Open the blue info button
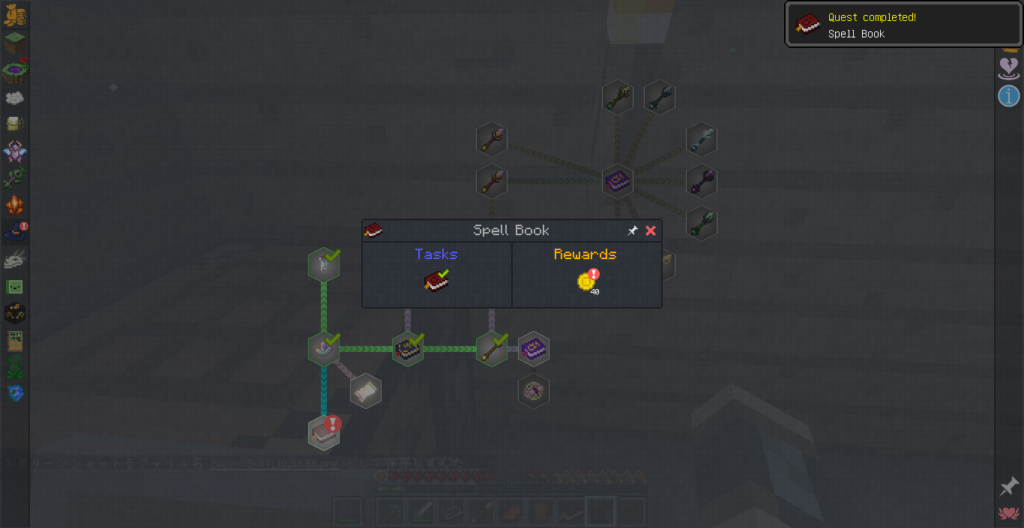Viewport: 1024px width, 528px height. tap(1009, 96)
